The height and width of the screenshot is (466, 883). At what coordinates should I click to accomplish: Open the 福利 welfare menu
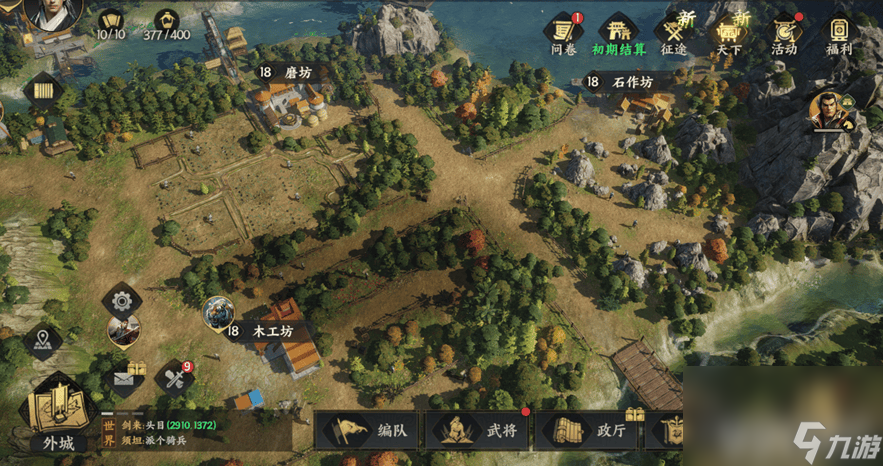coord(840,34)
